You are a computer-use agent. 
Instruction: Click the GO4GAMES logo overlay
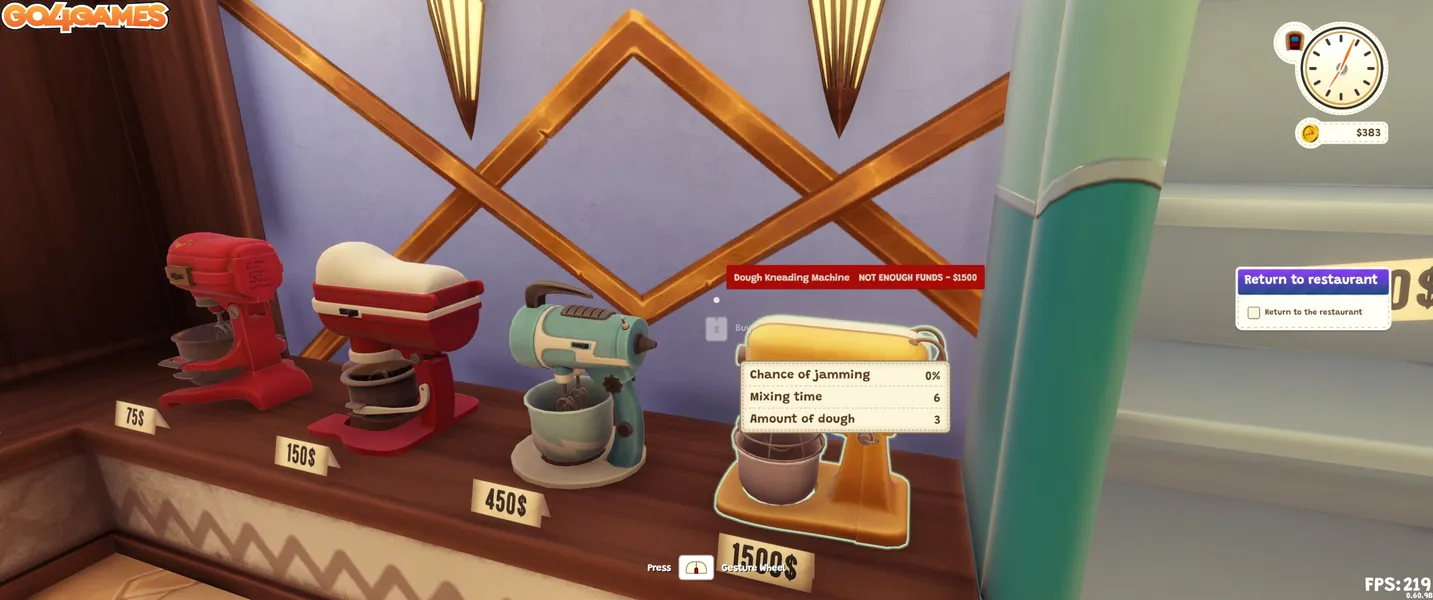[84, 16]
